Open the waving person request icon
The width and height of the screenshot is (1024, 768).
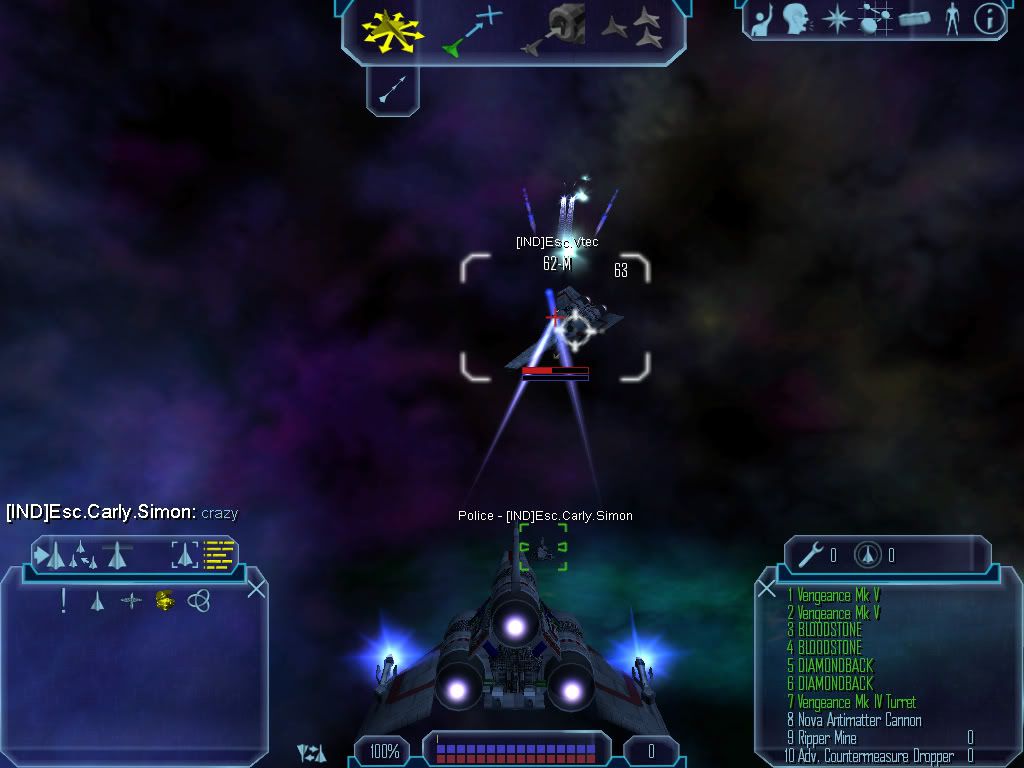pos(763,18)
